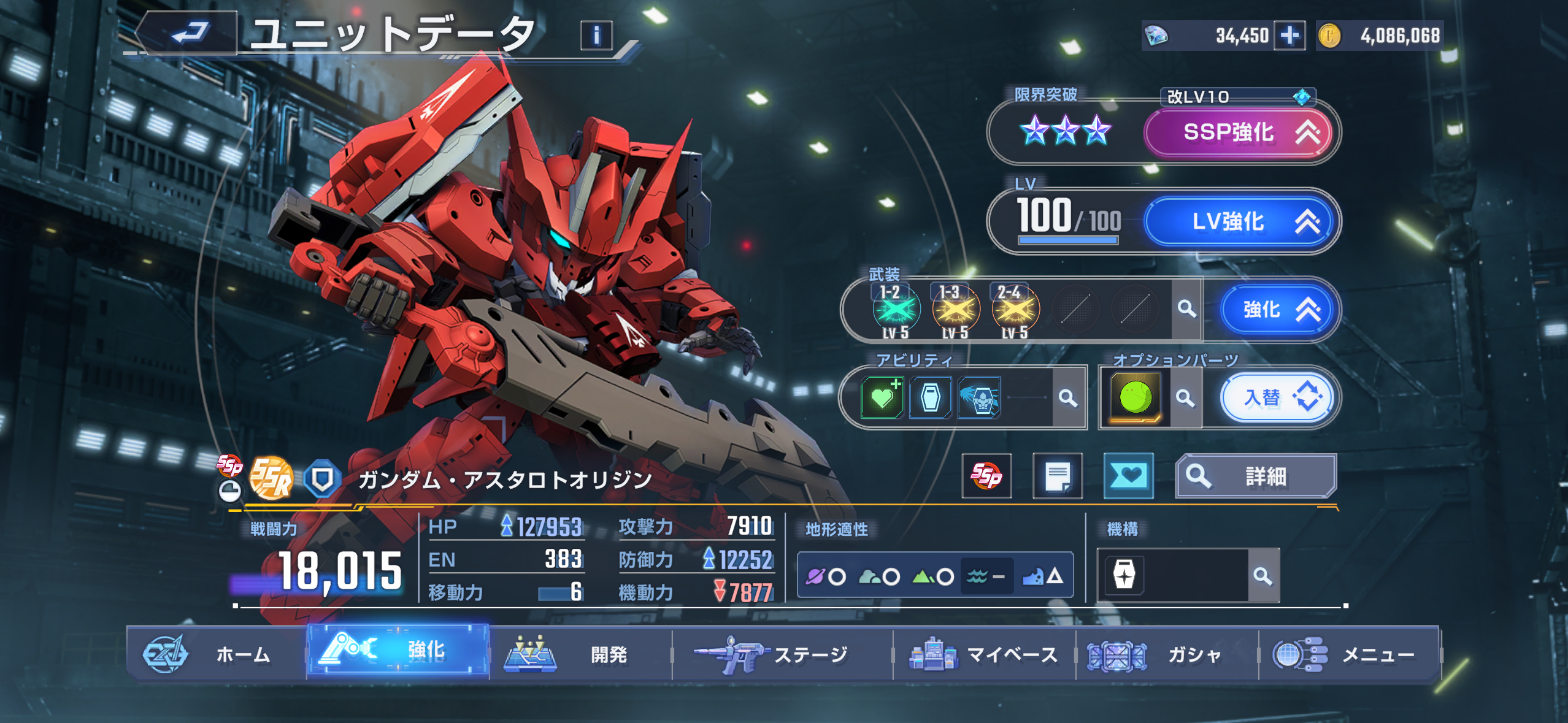Open the ステージ tab
This screenshot has height=723, width=1568.
782,654
